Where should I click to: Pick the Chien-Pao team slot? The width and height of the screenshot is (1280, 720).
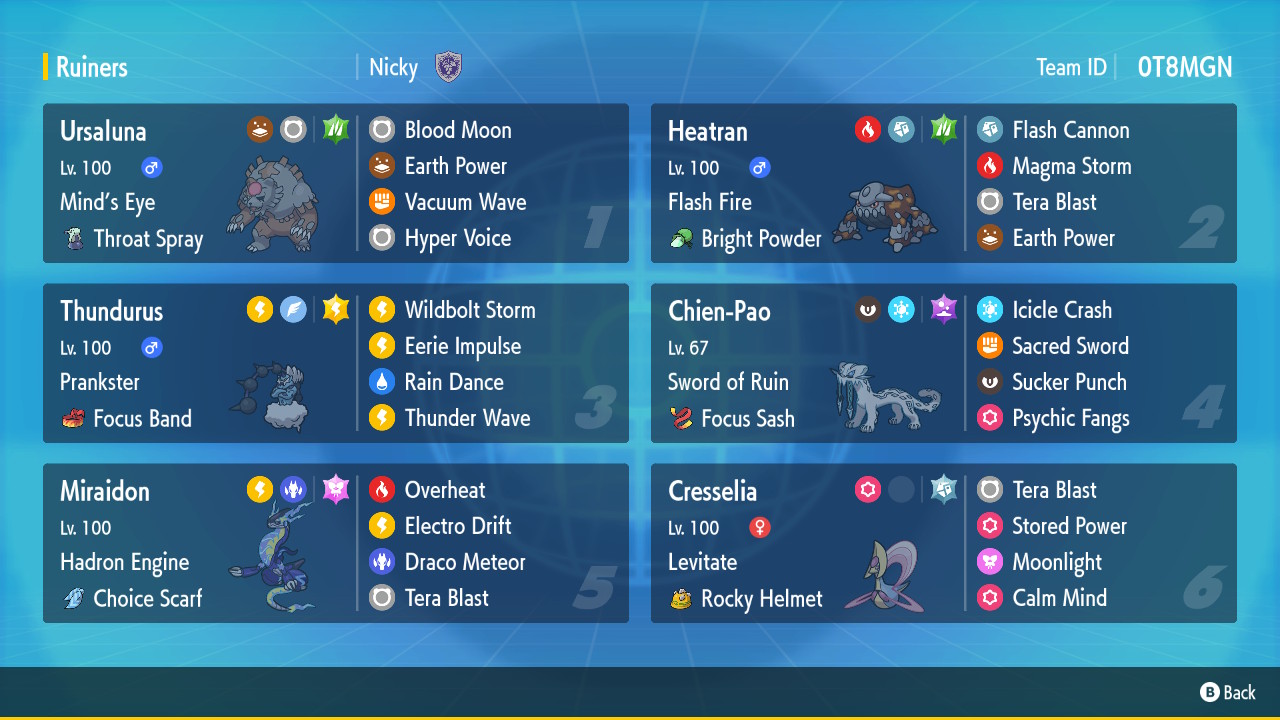click(x=943, y=363)
